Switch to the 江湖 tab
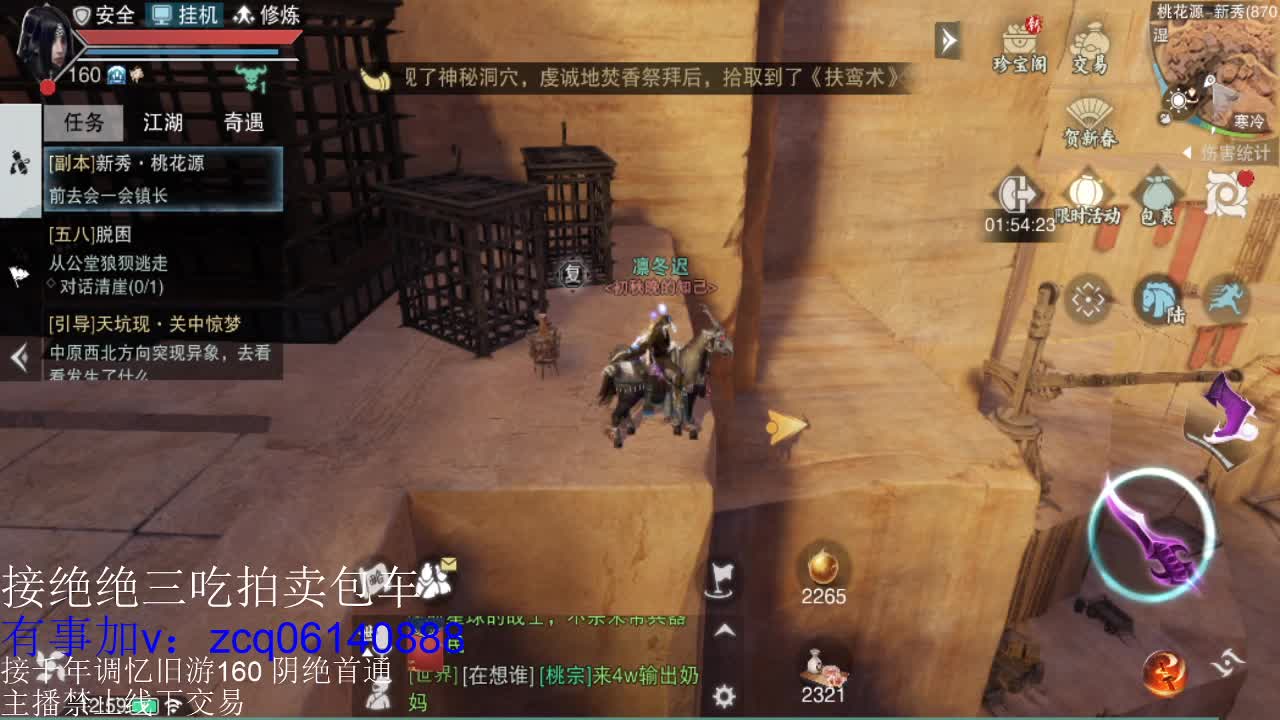 tap(164, 122)
